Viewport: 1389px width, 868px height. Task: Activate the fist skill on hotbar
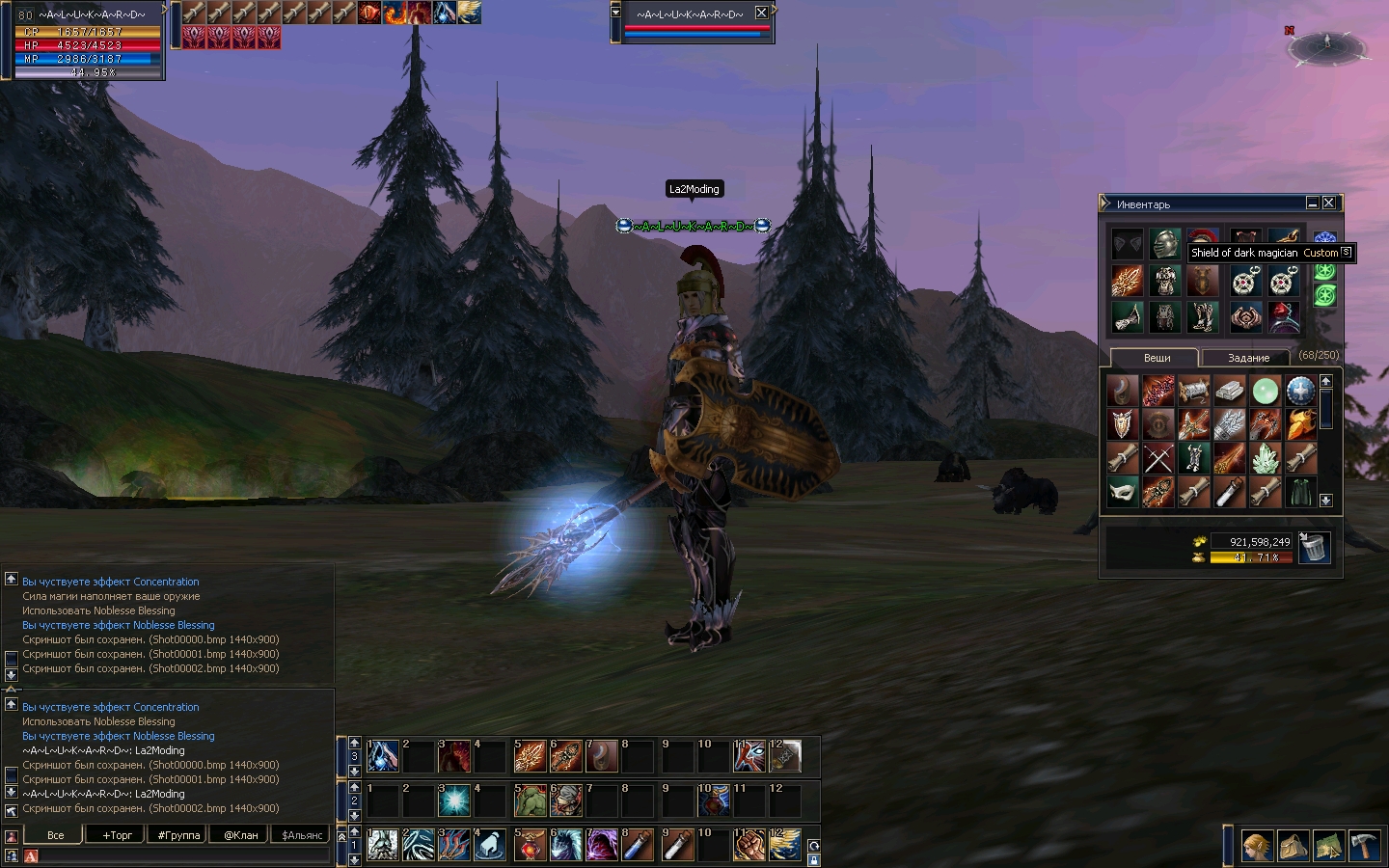(749, 846)
